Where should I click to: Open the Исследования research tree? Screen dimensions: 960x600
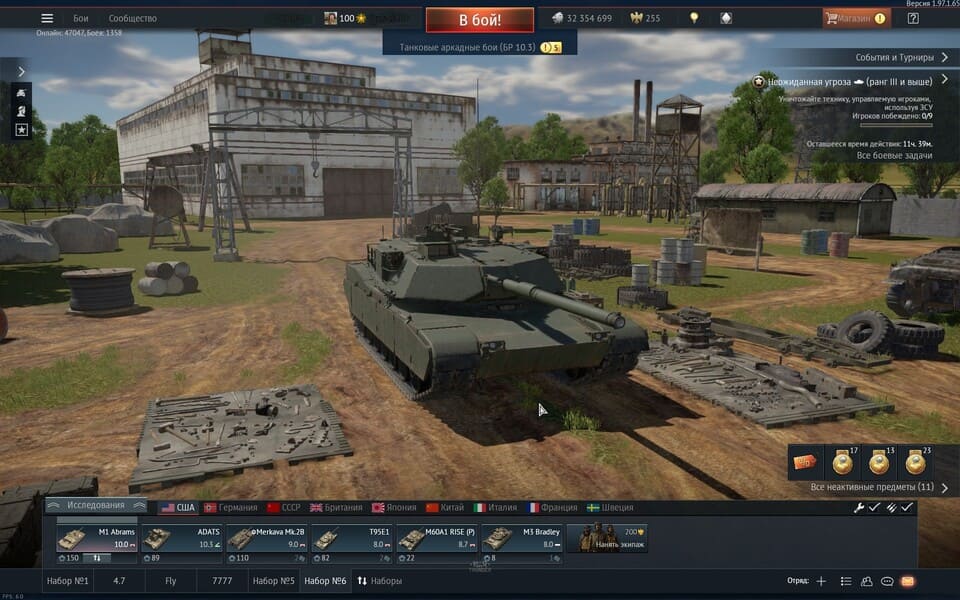tap(96, 506)
